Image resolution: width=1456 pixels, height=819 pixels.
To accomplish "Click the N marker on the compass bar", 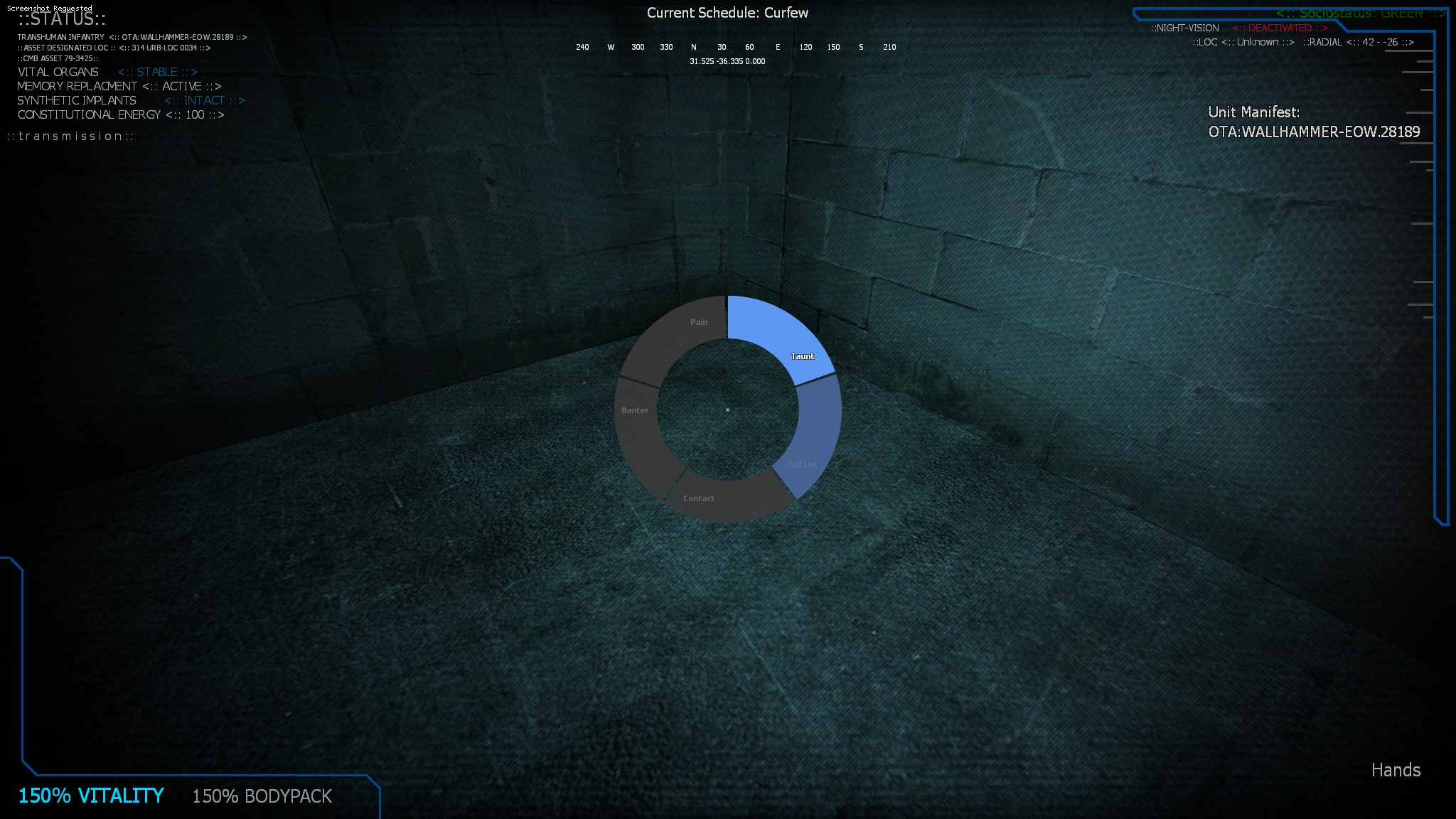I will [x=692, y=47].
